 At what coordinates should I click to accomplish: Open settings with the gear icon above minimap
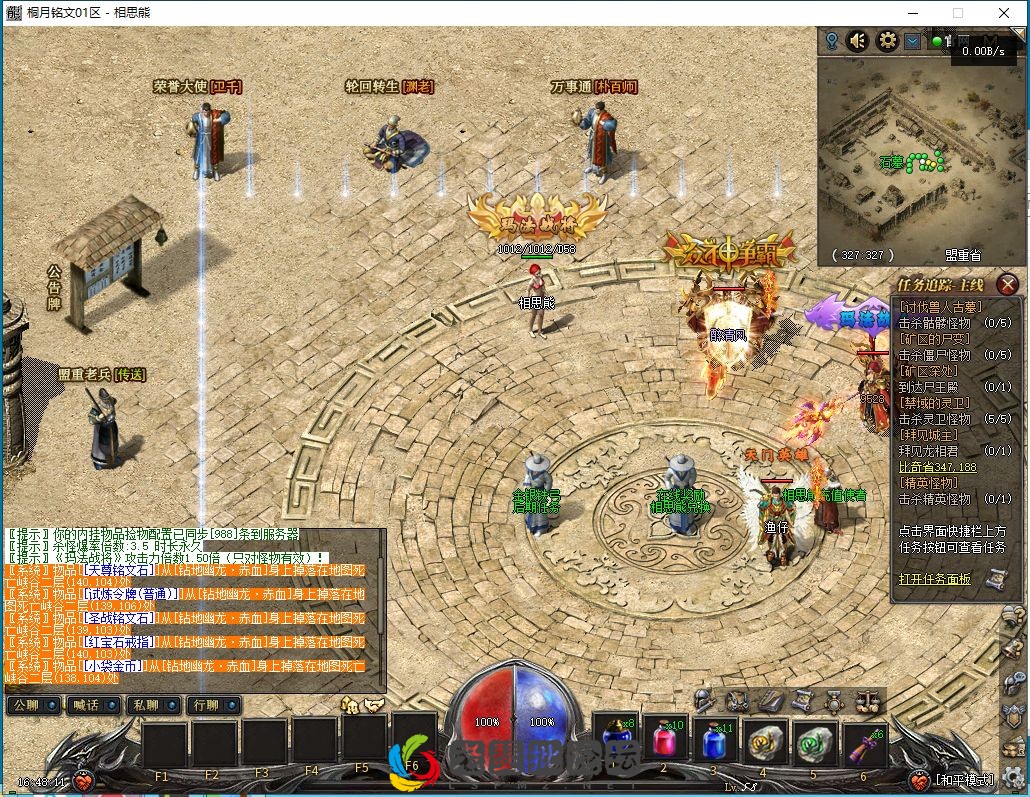pos(886,41)
